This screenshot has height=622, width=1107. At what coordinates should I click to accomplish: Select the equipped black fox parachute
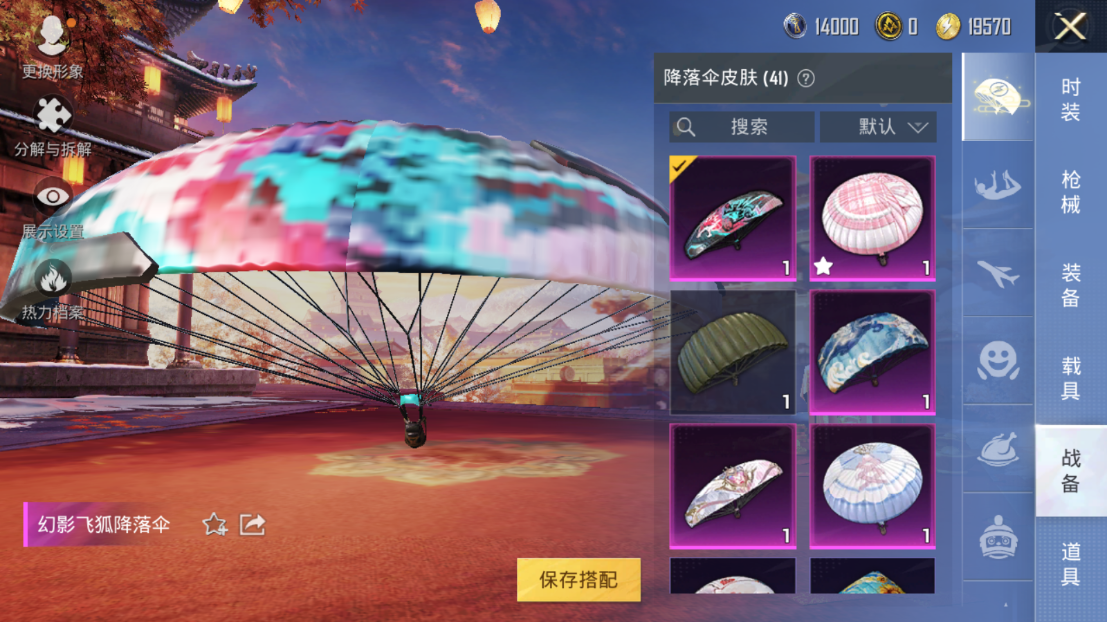point(732,217)
